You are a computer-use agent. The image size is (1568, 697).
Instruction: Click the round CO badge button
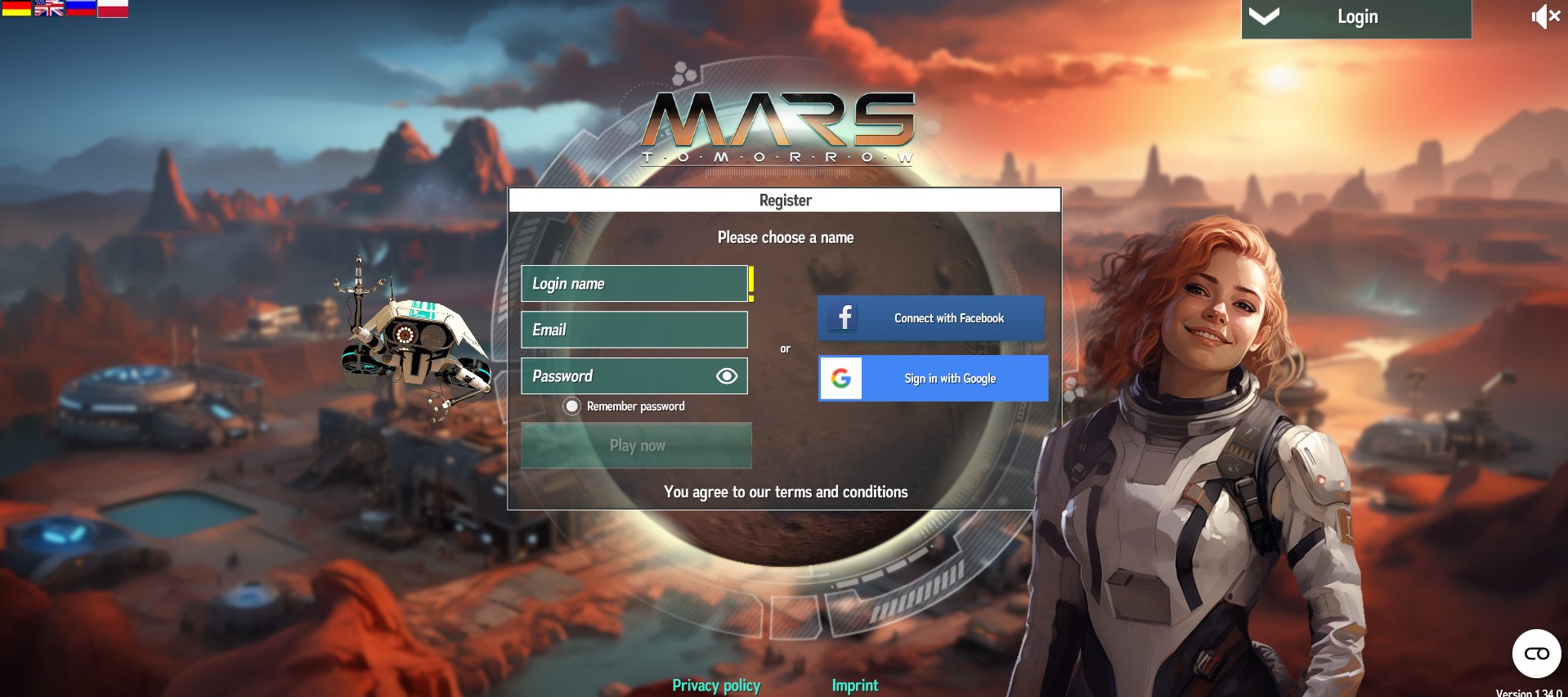[1536, 654]
